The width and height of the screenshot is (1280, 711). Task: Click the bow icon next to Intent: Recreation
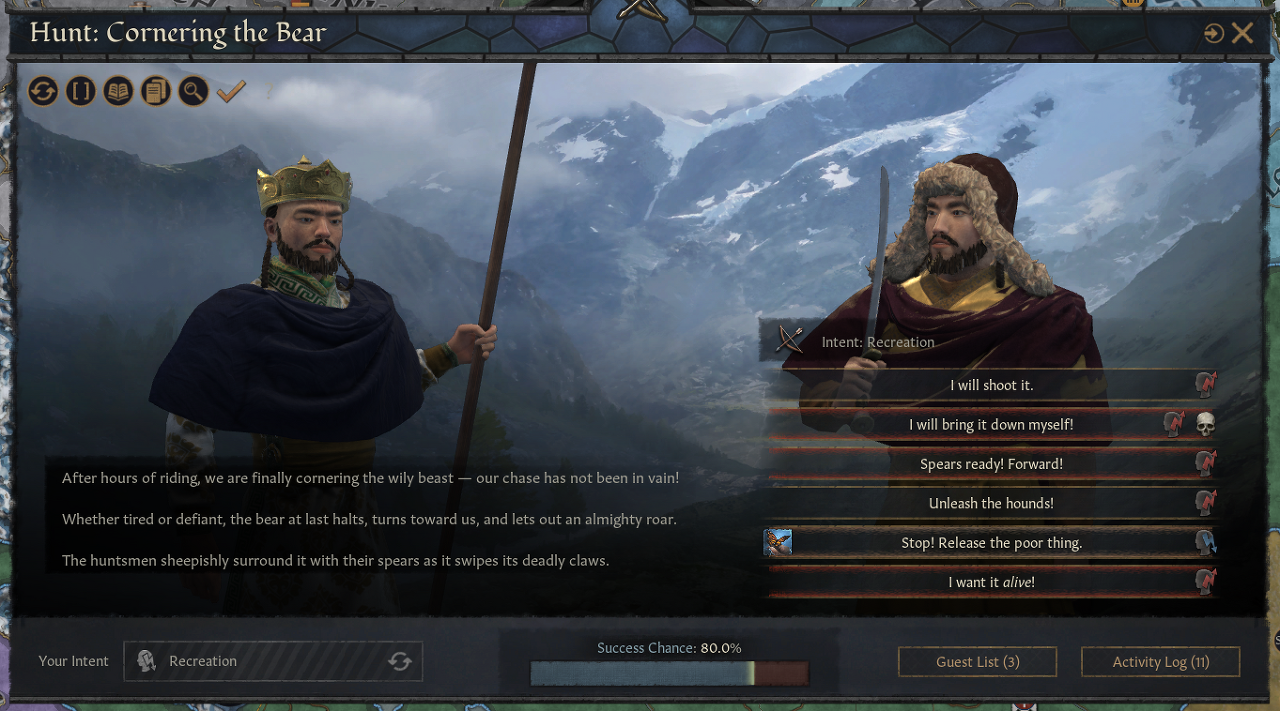790,340
